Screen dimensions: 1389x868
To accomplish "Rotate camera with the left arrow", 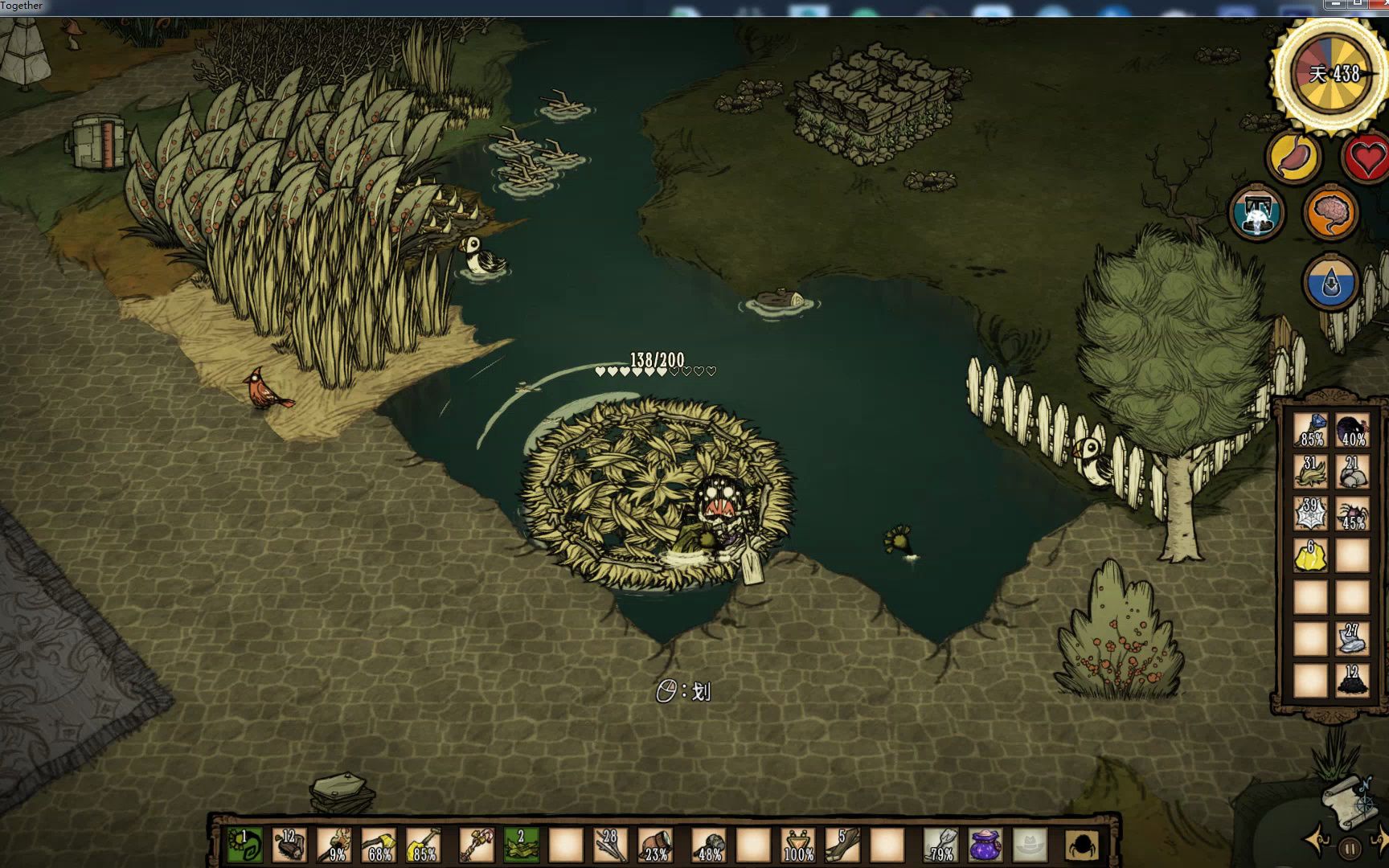I will [1316, 841].
